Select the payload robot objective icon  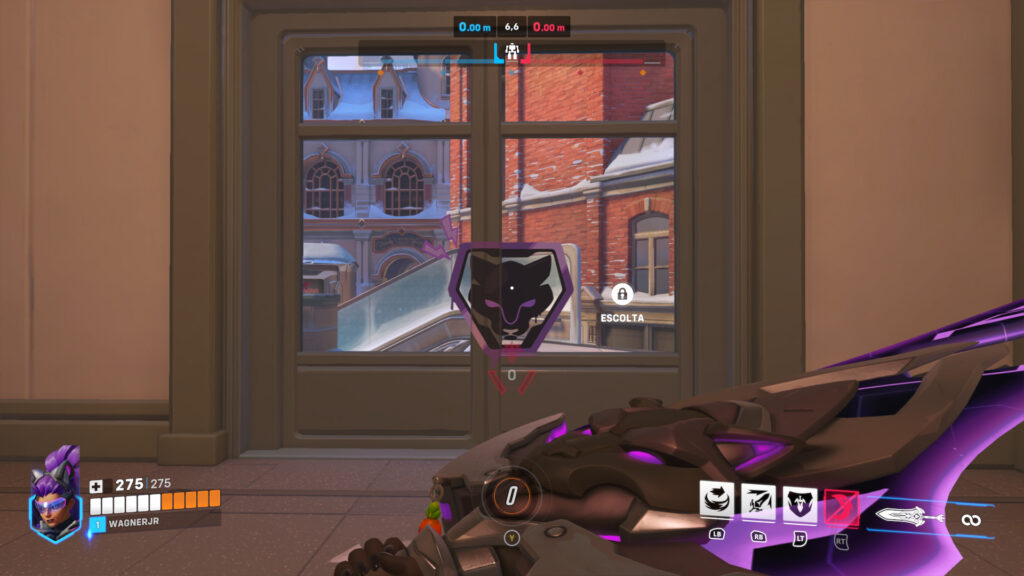click(x=512, y=51)
